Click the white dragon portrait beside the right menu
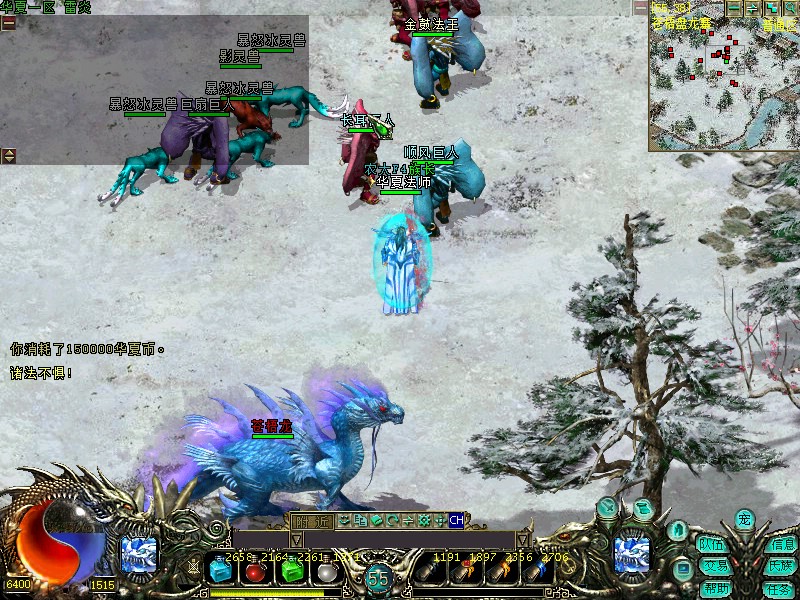 point(633,556)
